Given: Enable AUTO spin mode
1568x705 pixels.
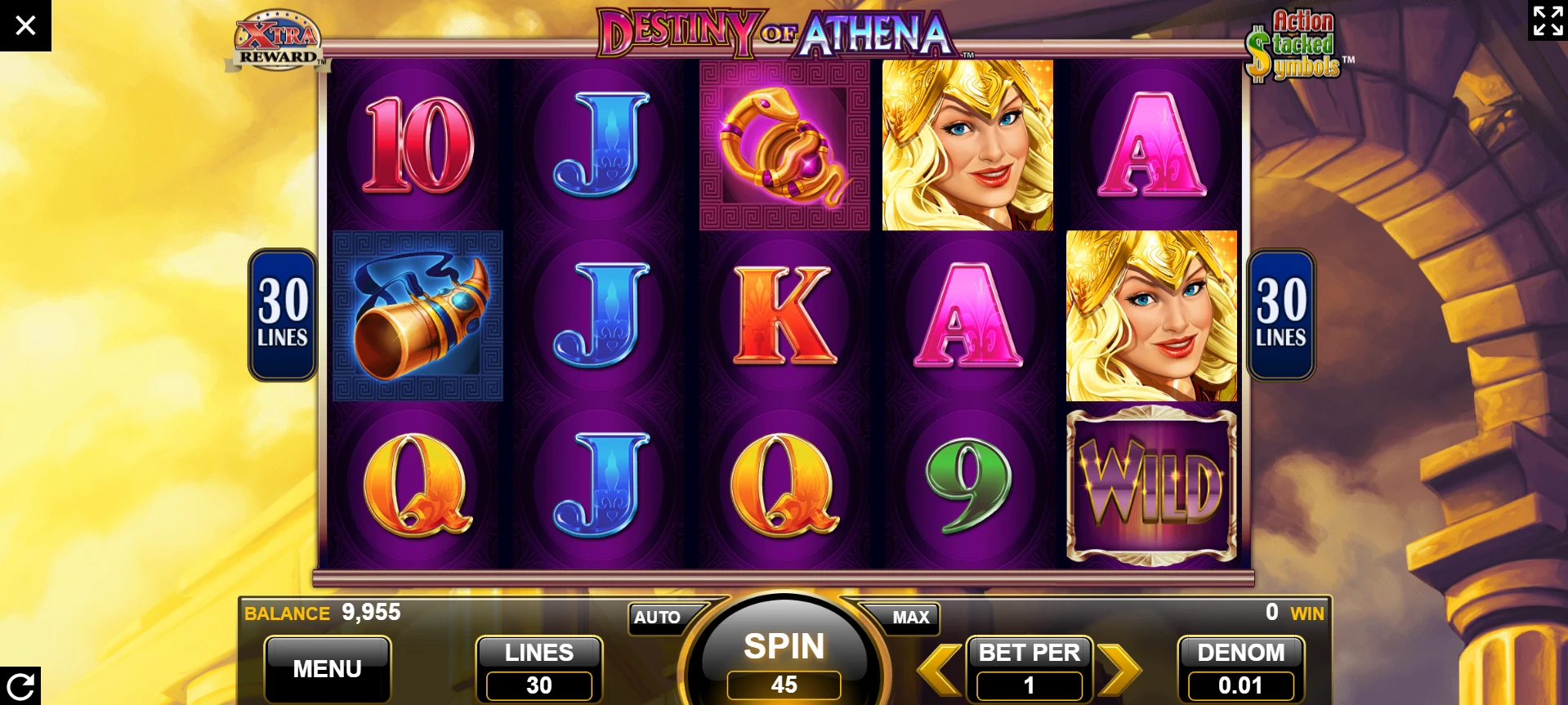Looking at the screenshot, I should pos(658,618).
